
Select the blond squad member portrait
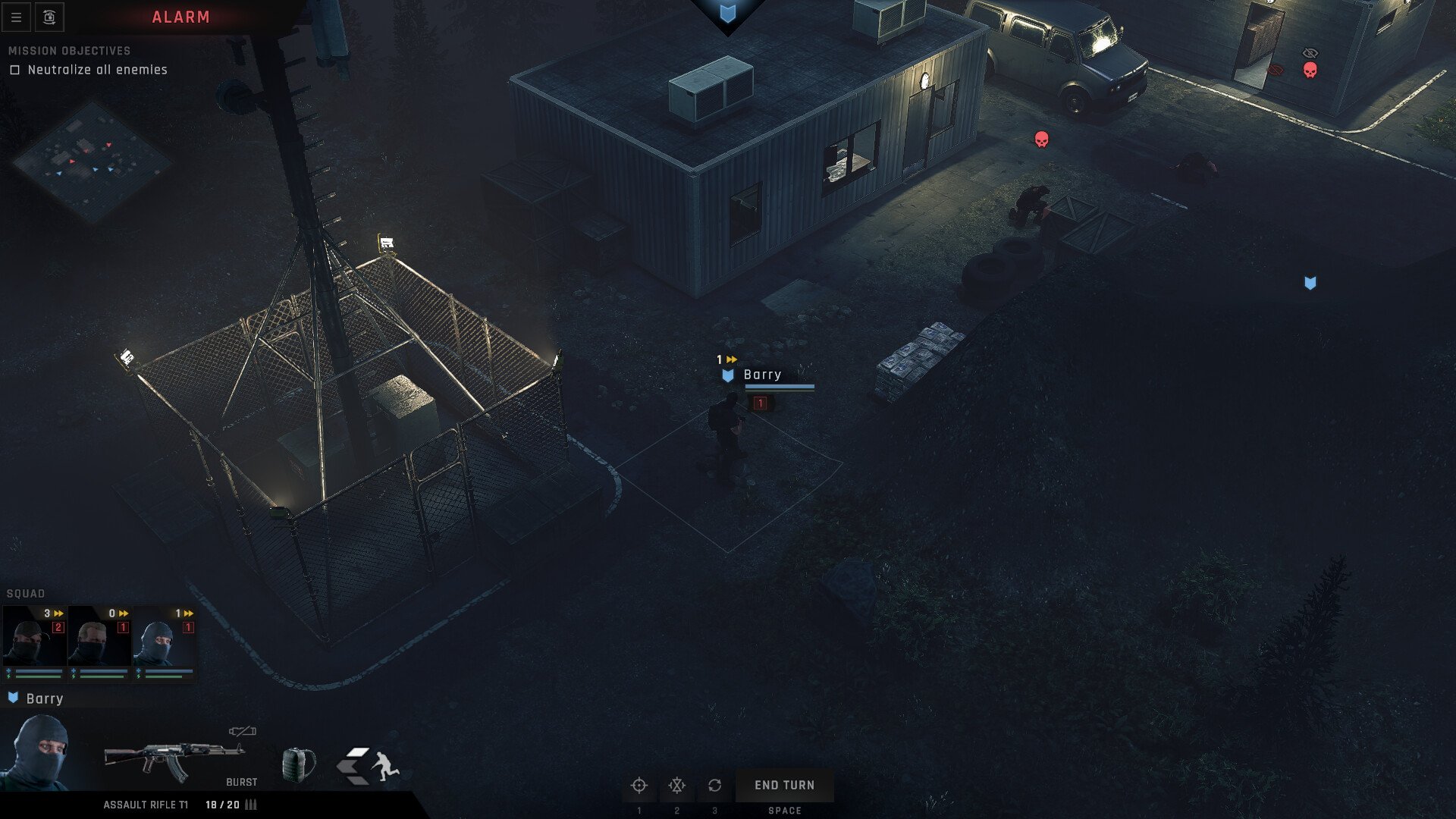(99, 642)
